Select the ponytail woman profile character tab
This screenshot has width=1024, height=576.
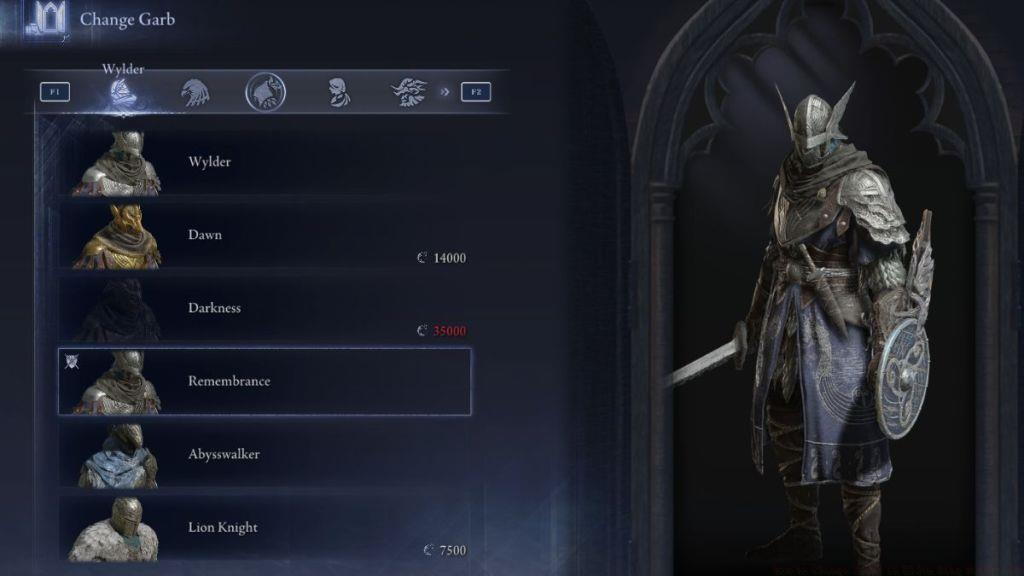coord(337,92)
